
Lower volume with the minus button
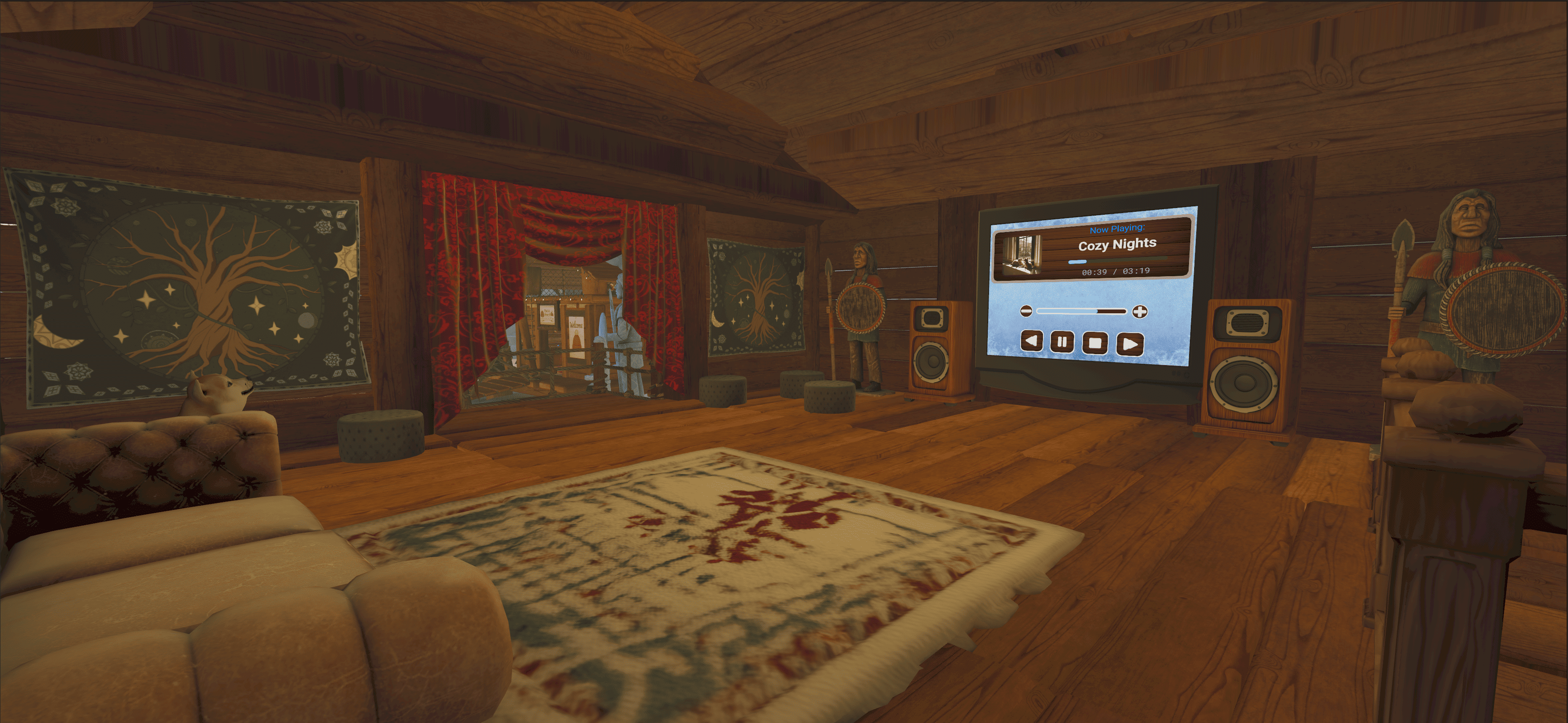1026,311
